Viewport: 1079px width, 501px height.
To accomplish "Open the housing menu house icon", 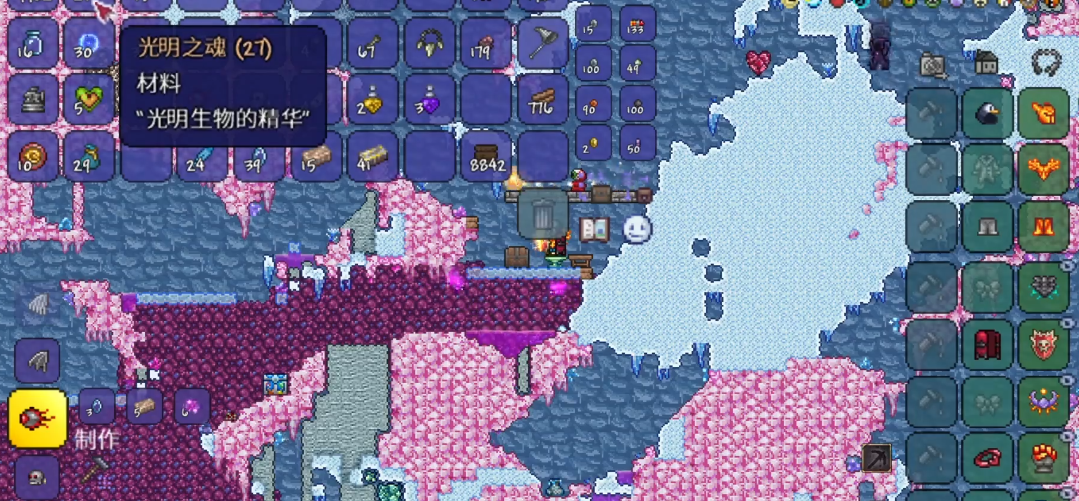I will coord(986,64).
